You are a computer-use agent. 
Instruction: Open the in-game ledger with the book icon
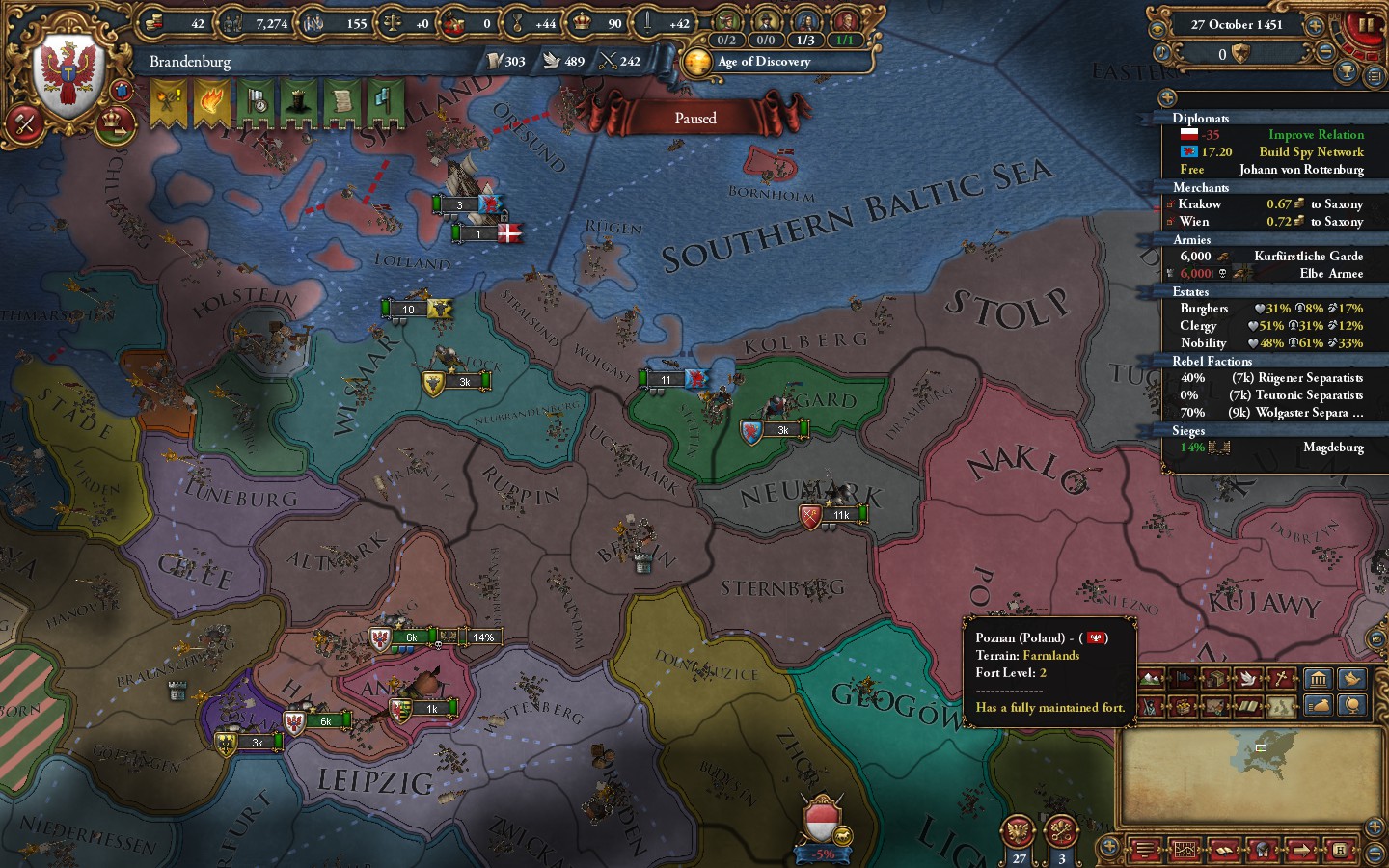1224,850
